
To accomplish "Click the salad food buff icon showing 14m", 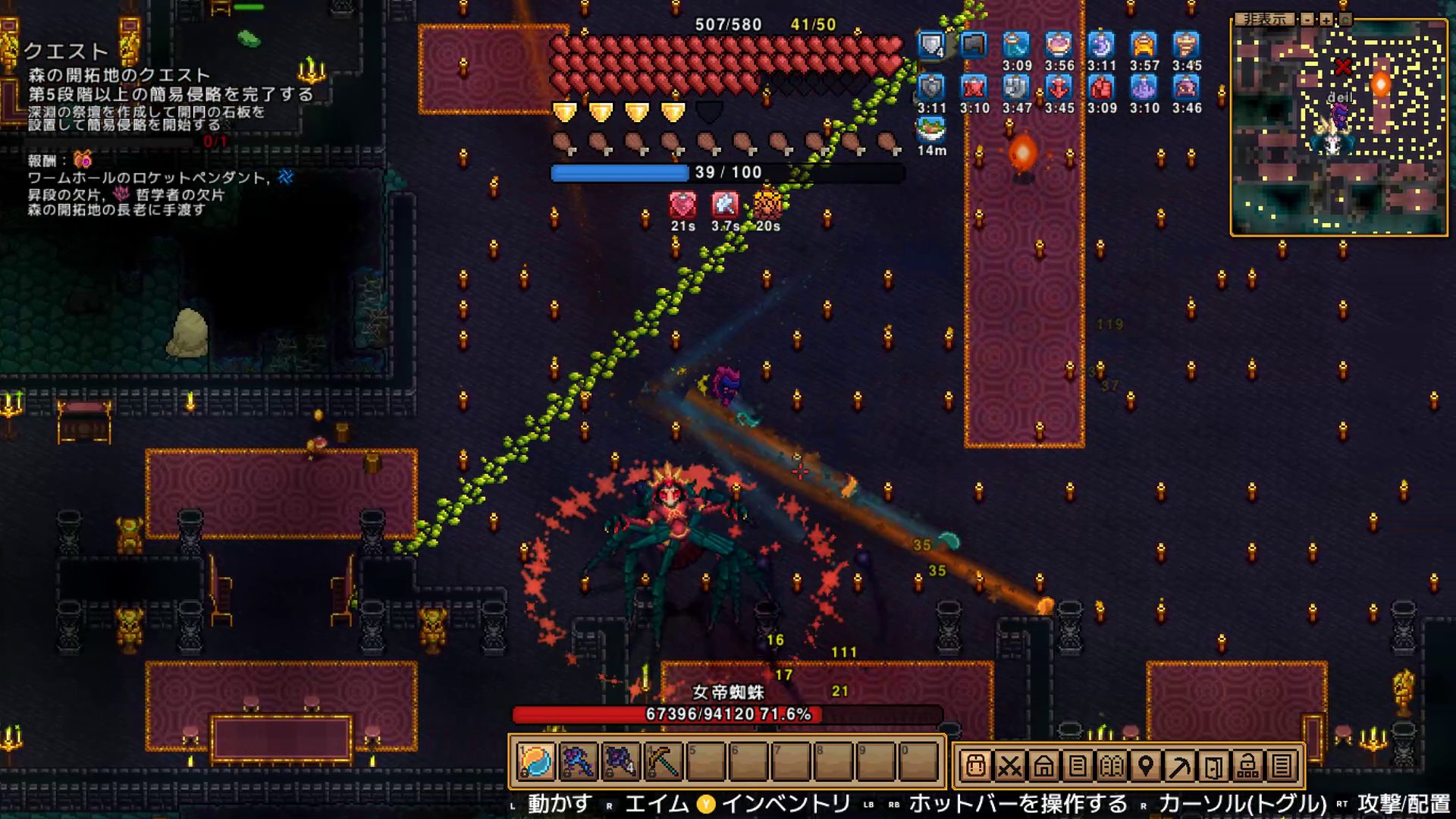I will [x=931, y=130].
